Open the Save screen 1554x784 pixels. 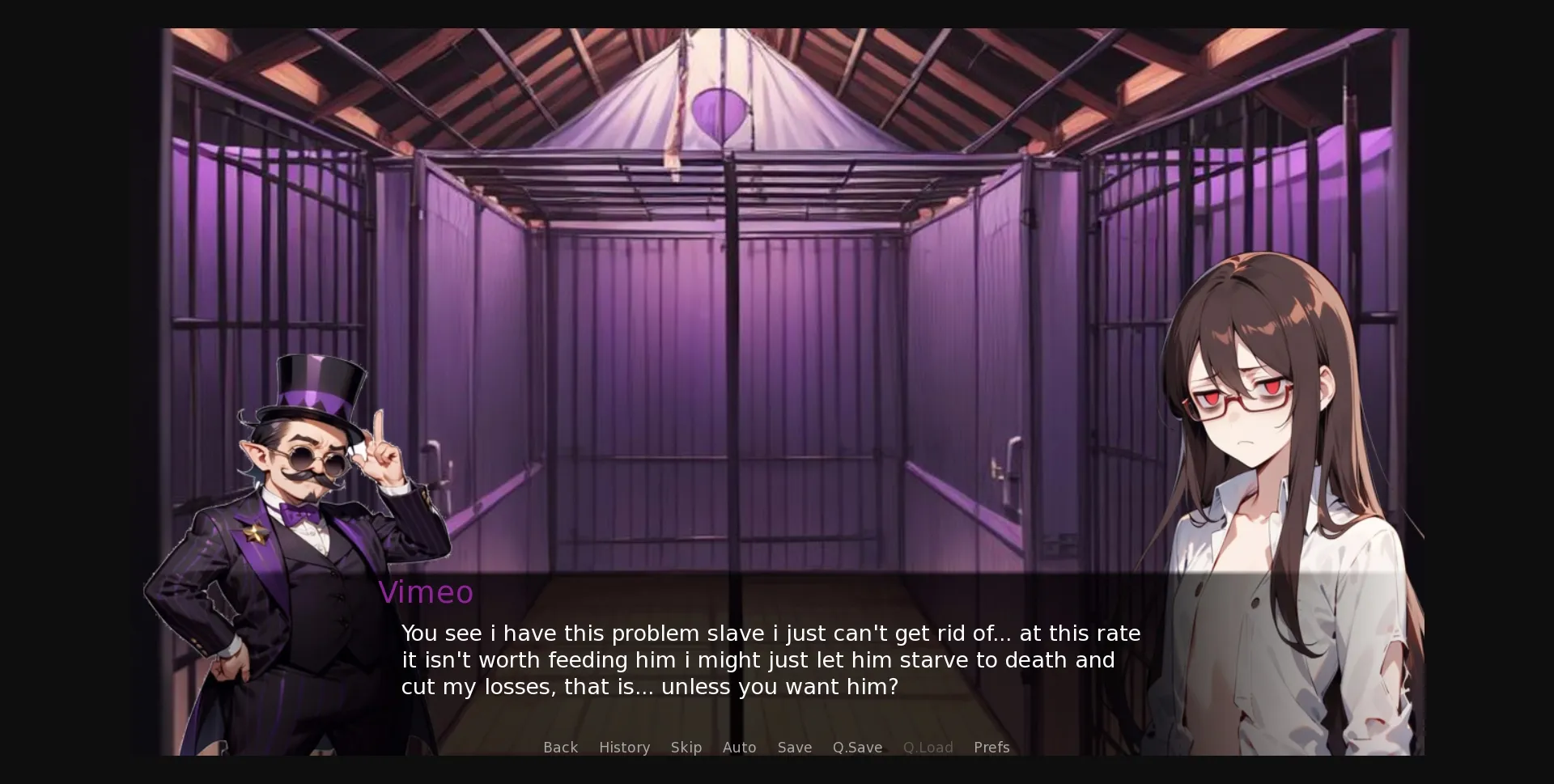pos(794,748)
